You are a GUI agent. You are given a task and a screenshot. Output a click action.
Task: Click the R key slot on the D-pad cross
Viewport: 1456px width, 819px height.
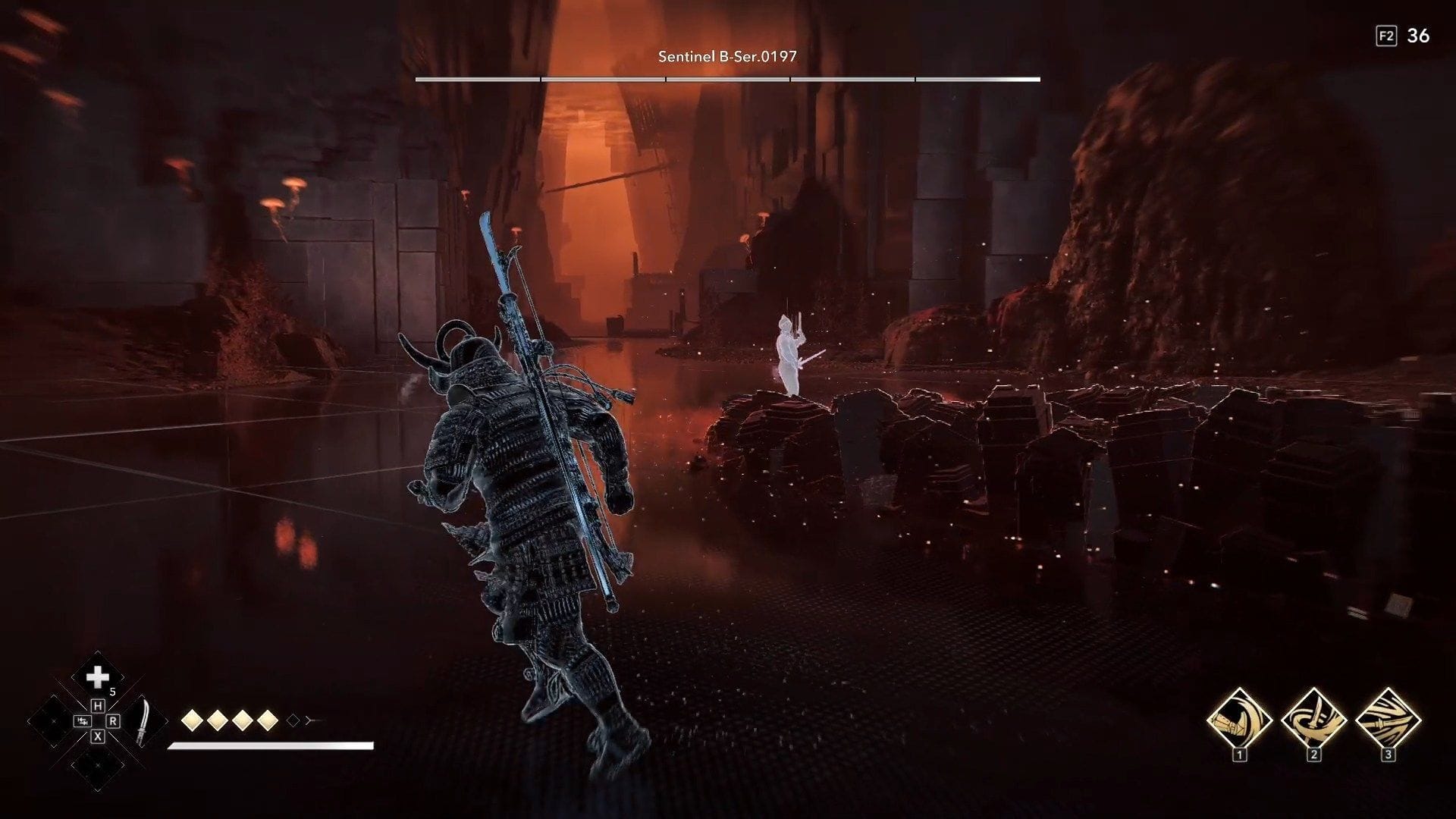(114, 721)
